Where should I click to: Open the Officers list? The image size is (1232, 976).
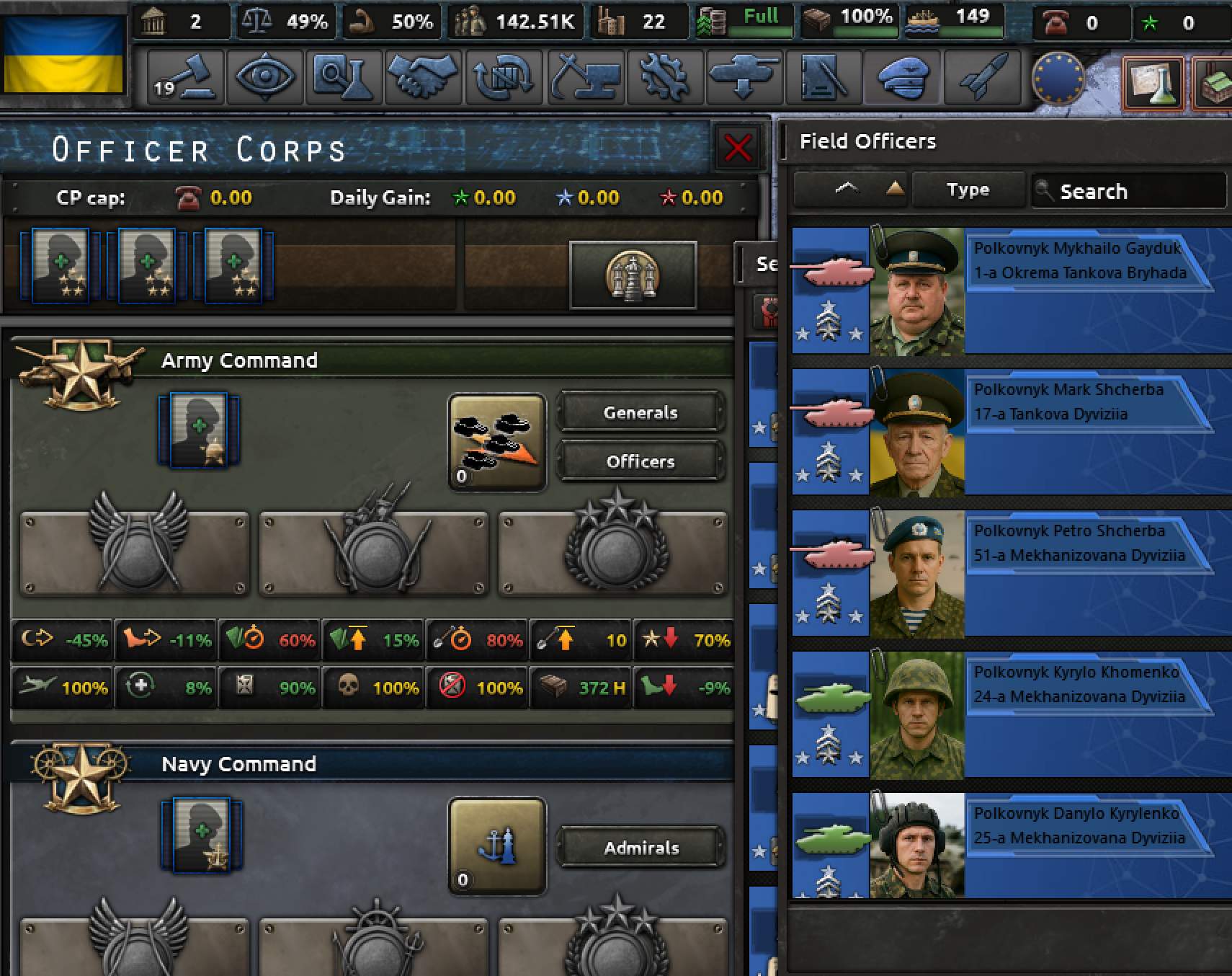pyautogui.click(x=640, y=461)
